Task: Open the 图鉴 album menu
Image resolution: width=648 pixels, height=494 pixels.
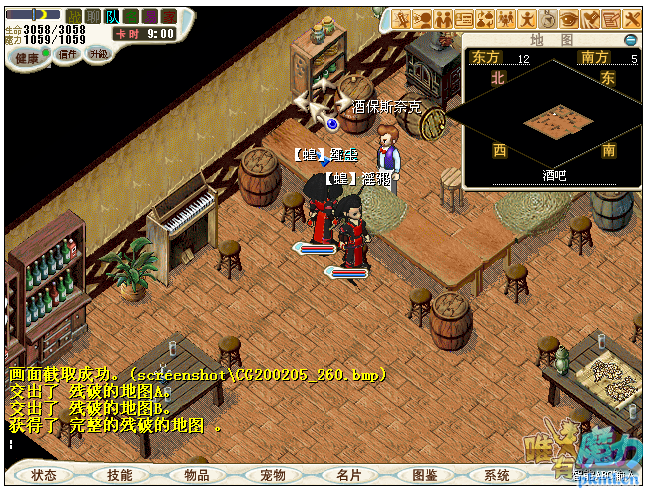Action: pos(424,475)
